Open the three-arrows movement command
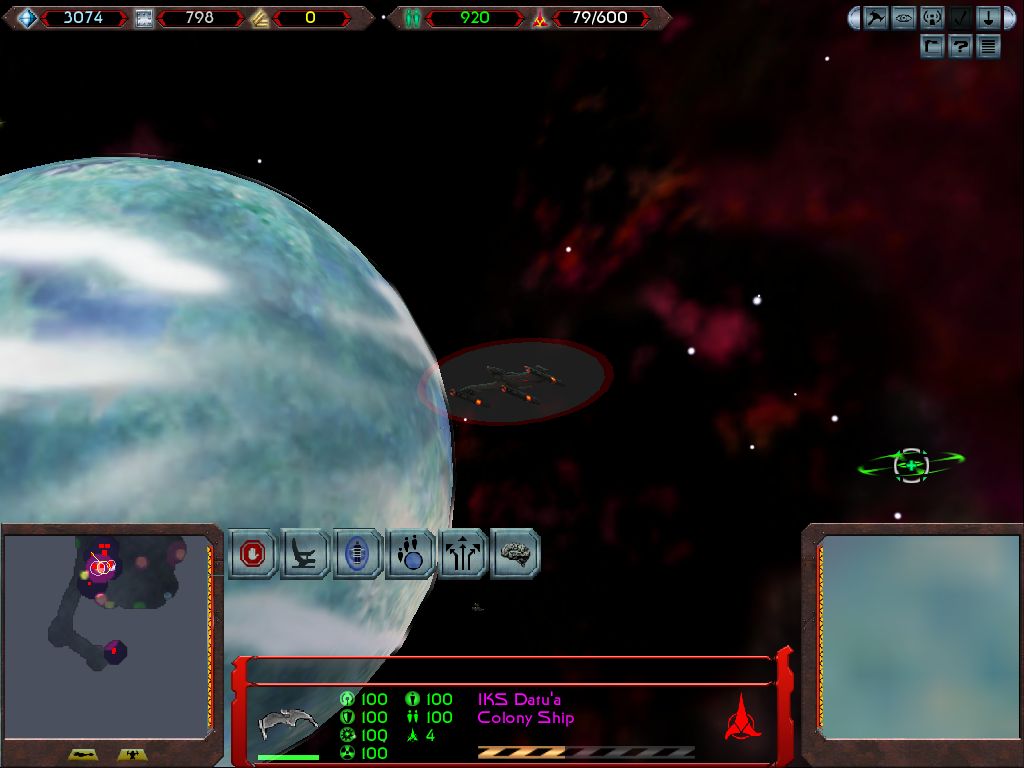 [463, 554]
